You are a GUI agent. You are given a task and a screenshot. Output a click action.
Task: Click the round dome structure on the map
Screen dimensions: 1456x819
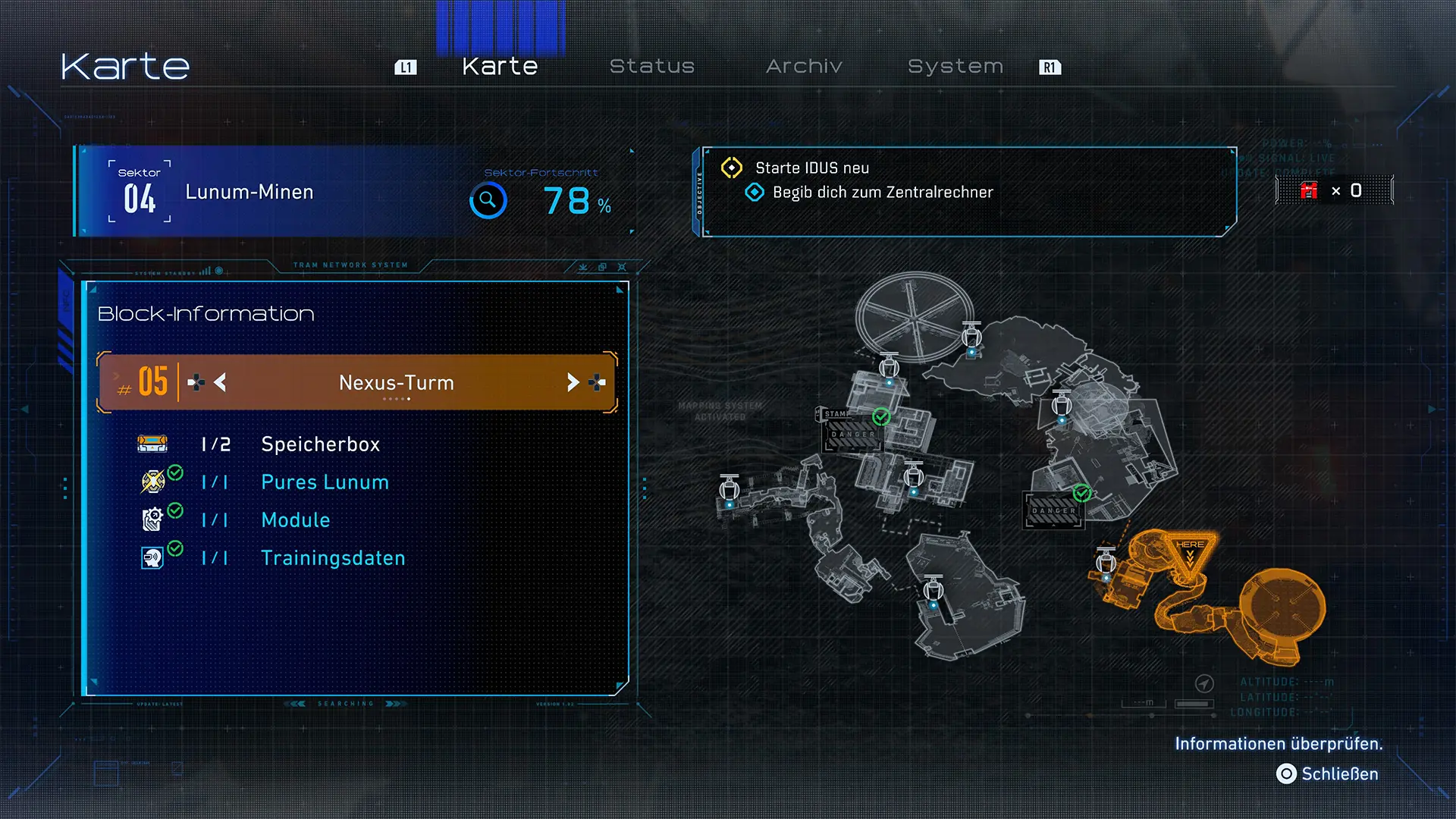(915, 317)
